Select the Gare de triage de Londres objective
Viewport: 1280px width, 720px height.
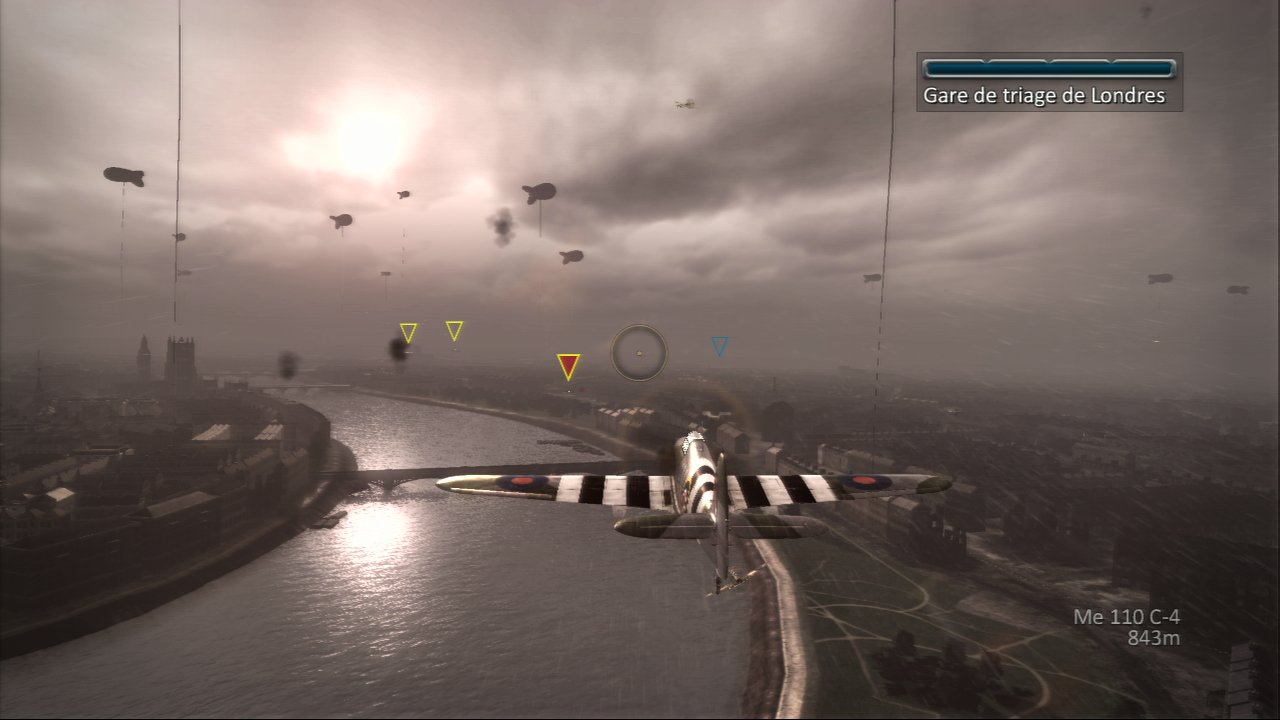[x=1044, y=96]
